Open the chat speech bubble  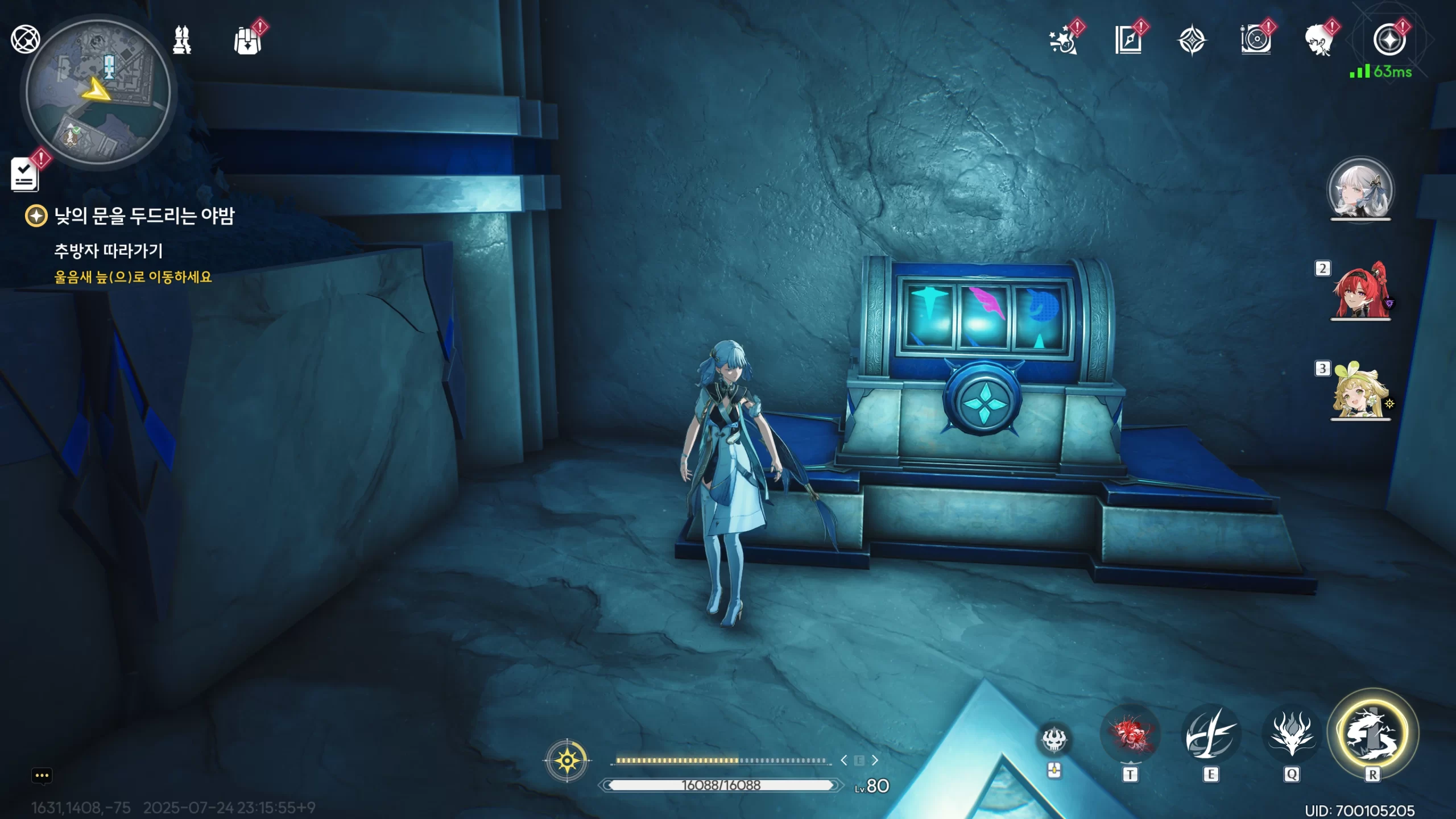coord(42,776)
